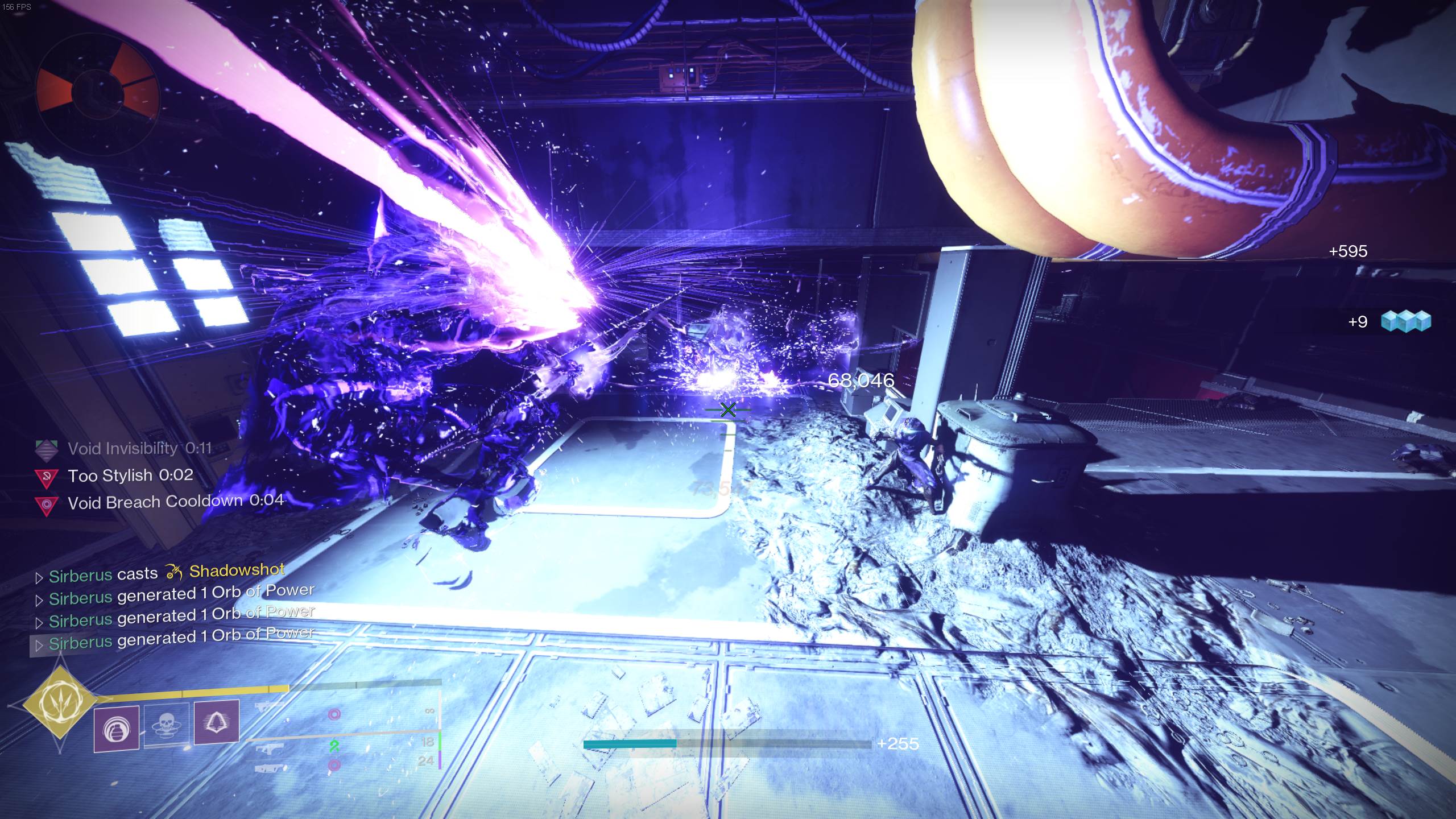Trigger the hooded class ability icon

(x=216, y=722)
